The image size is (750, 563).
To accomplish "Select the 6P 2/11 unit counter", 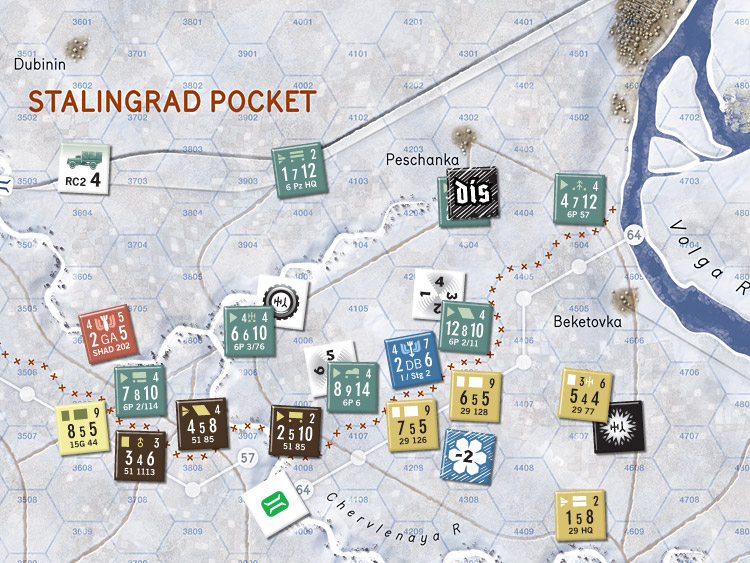I will coord(466,317).
